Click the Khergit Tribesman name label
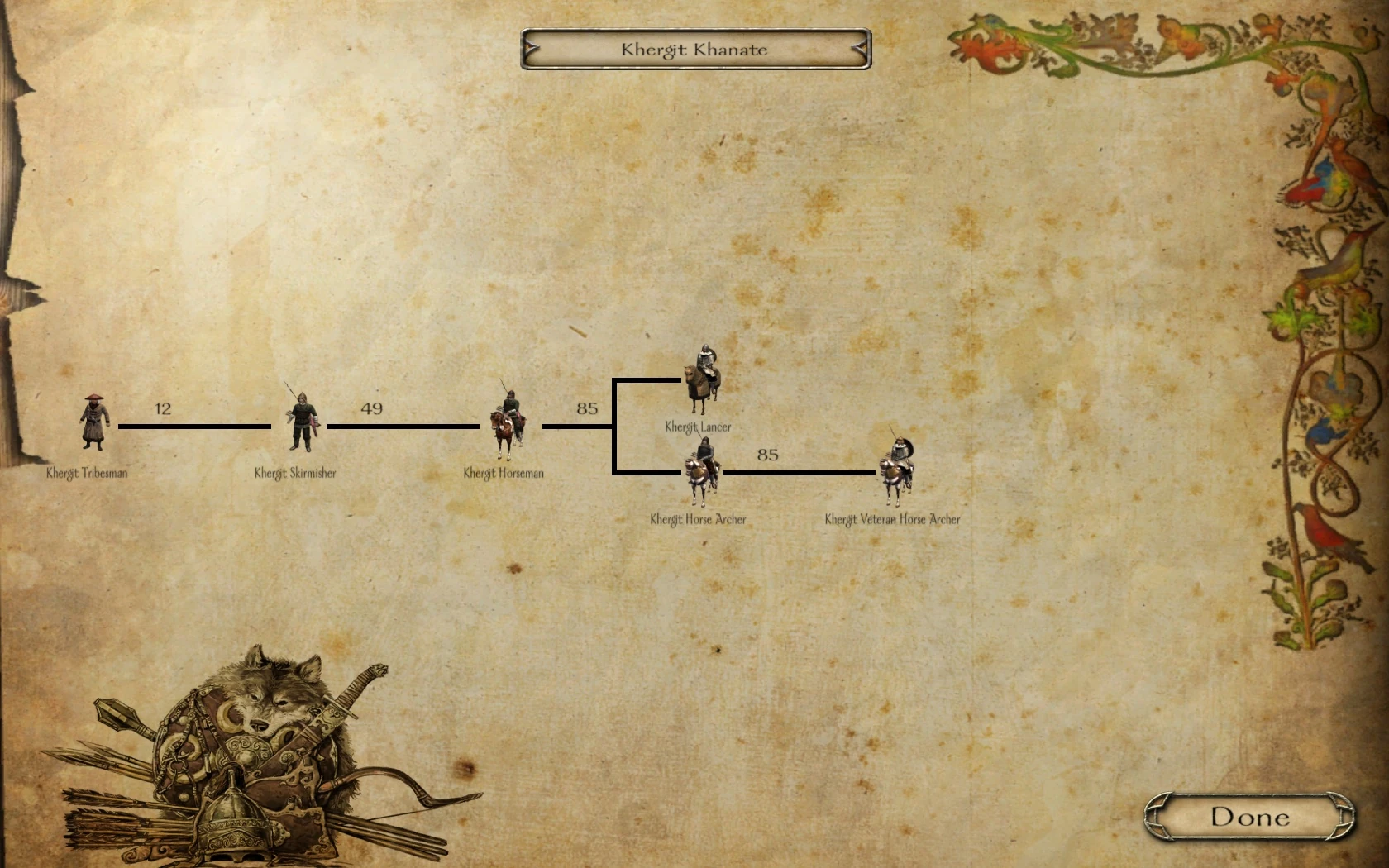This screenshot has width=1389, height=868. (88, 475)
